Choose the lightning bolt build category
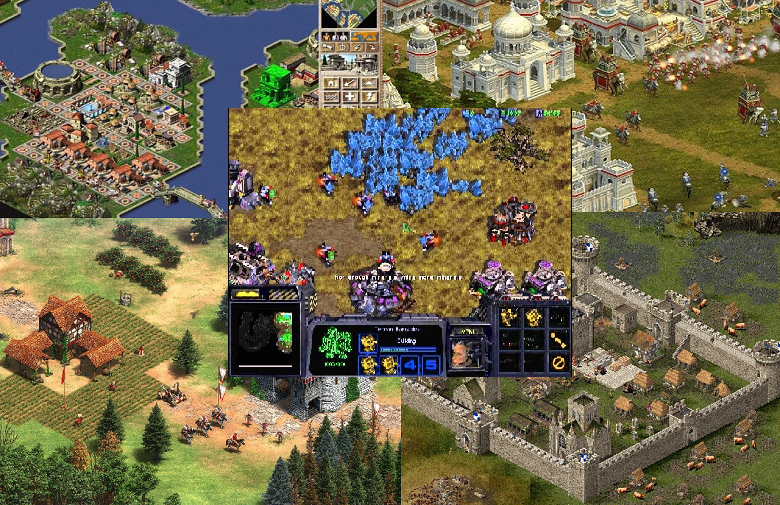The height and width of the screenshot is (505, 780). (x=368, y=96)
